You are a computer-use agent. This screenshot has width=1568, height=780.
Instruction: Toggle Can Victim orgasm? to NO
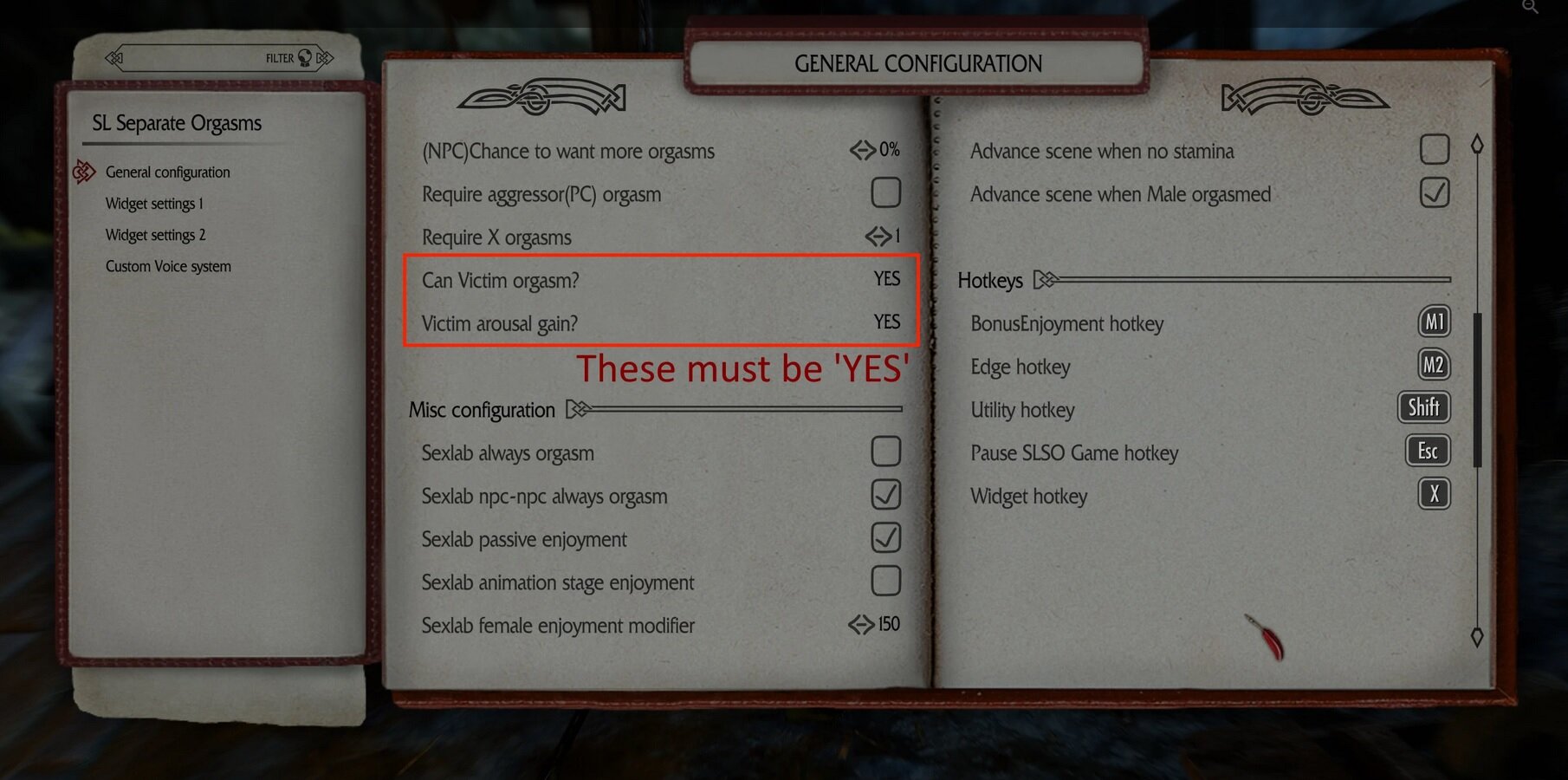coord(886,279)
